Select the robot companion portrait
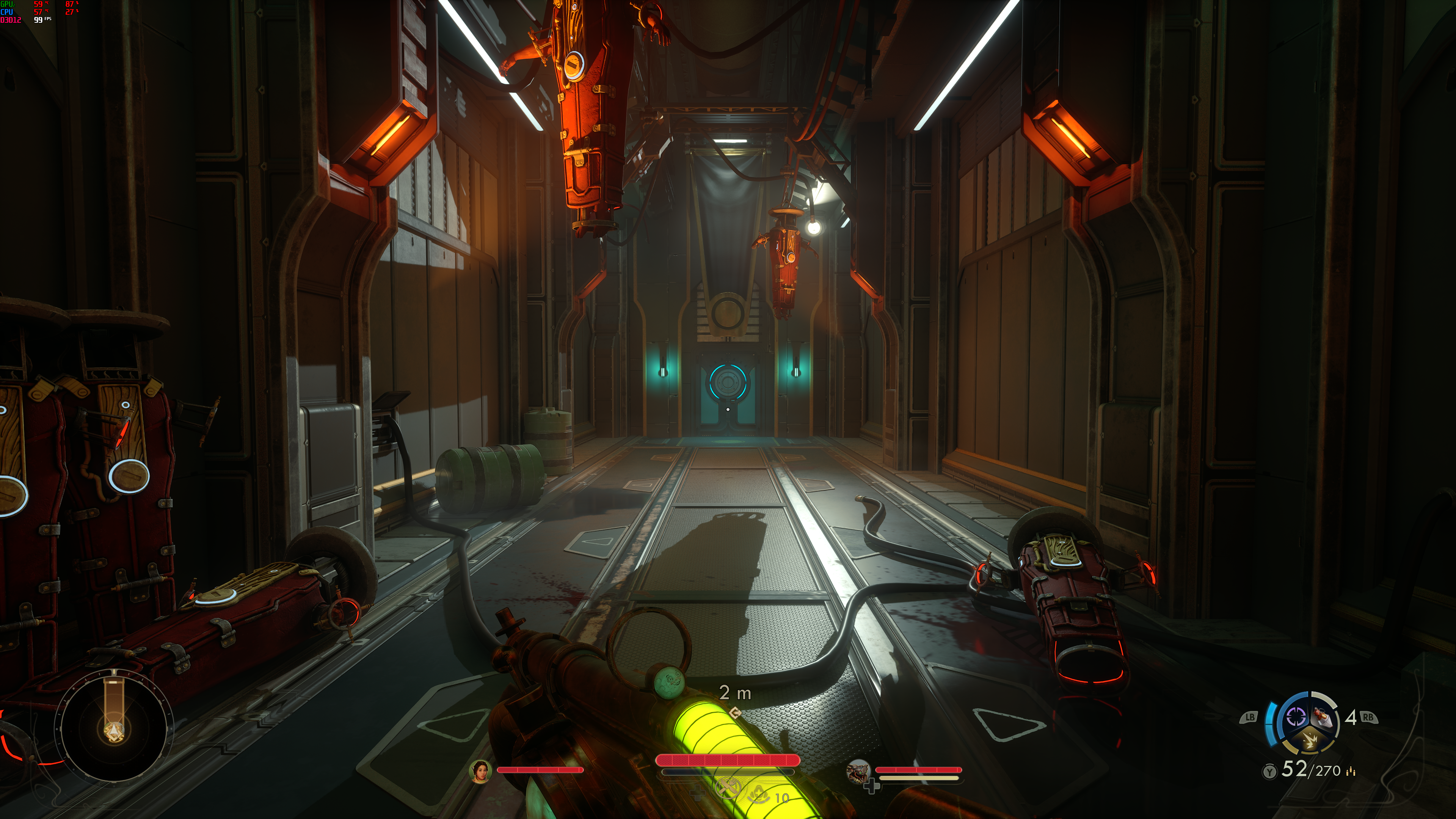1456x819 pixels. point(858,771)
